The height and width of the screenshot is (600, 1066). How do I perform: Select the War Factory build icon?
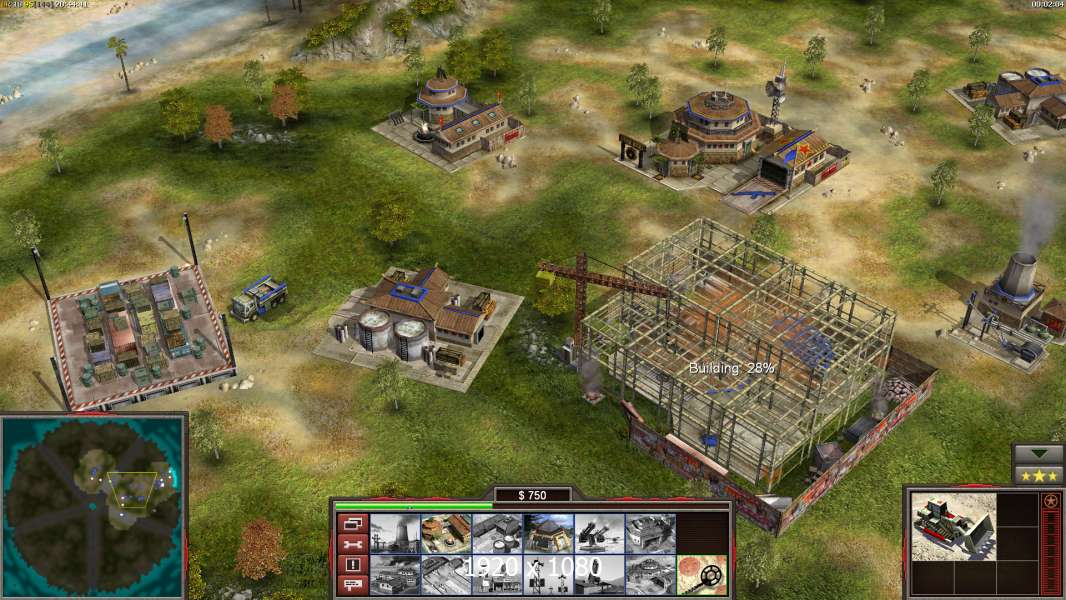[x=650, y=533]
